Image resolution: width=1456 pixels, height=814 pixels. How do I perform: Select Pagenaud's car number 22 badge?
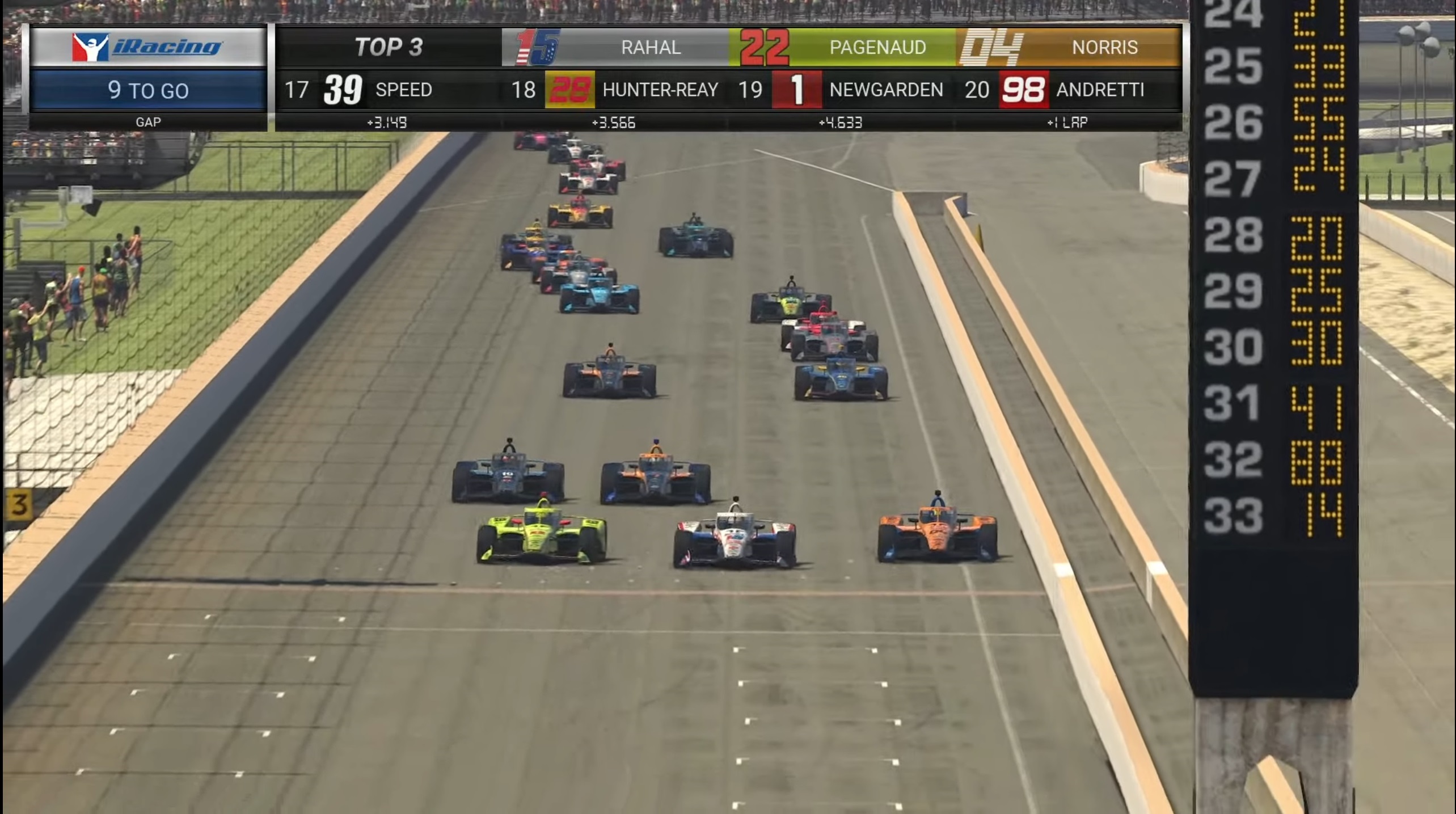[x=764, y=47]
